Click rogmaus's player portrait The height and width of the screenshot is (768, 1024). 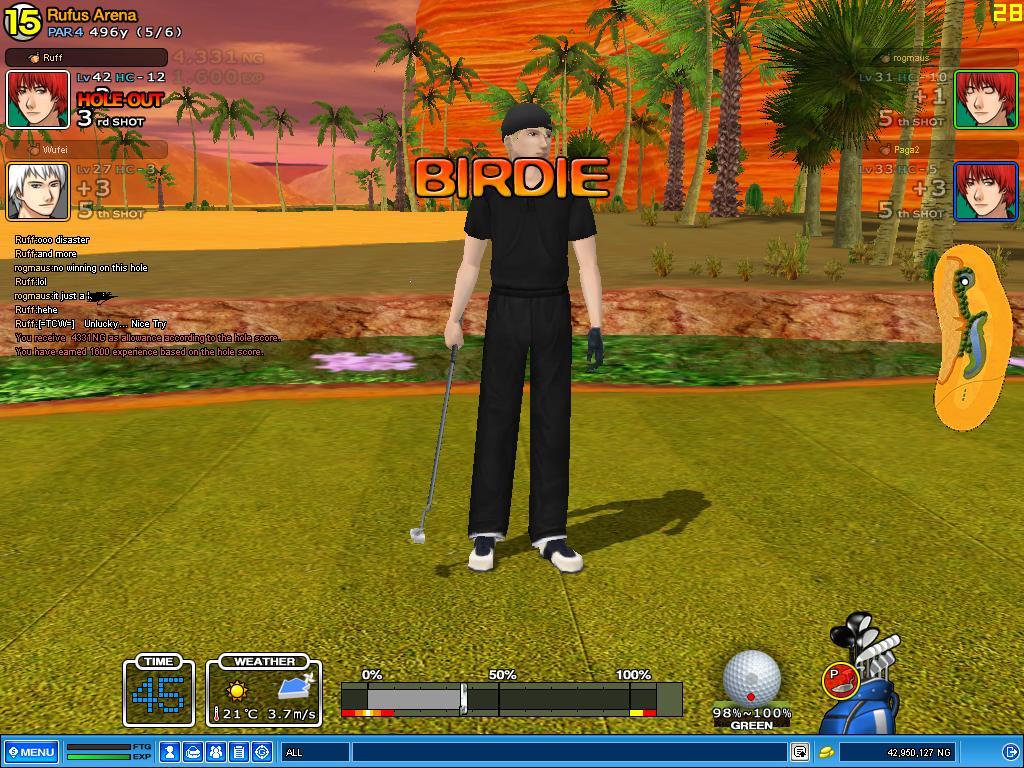tap(985, 99)
